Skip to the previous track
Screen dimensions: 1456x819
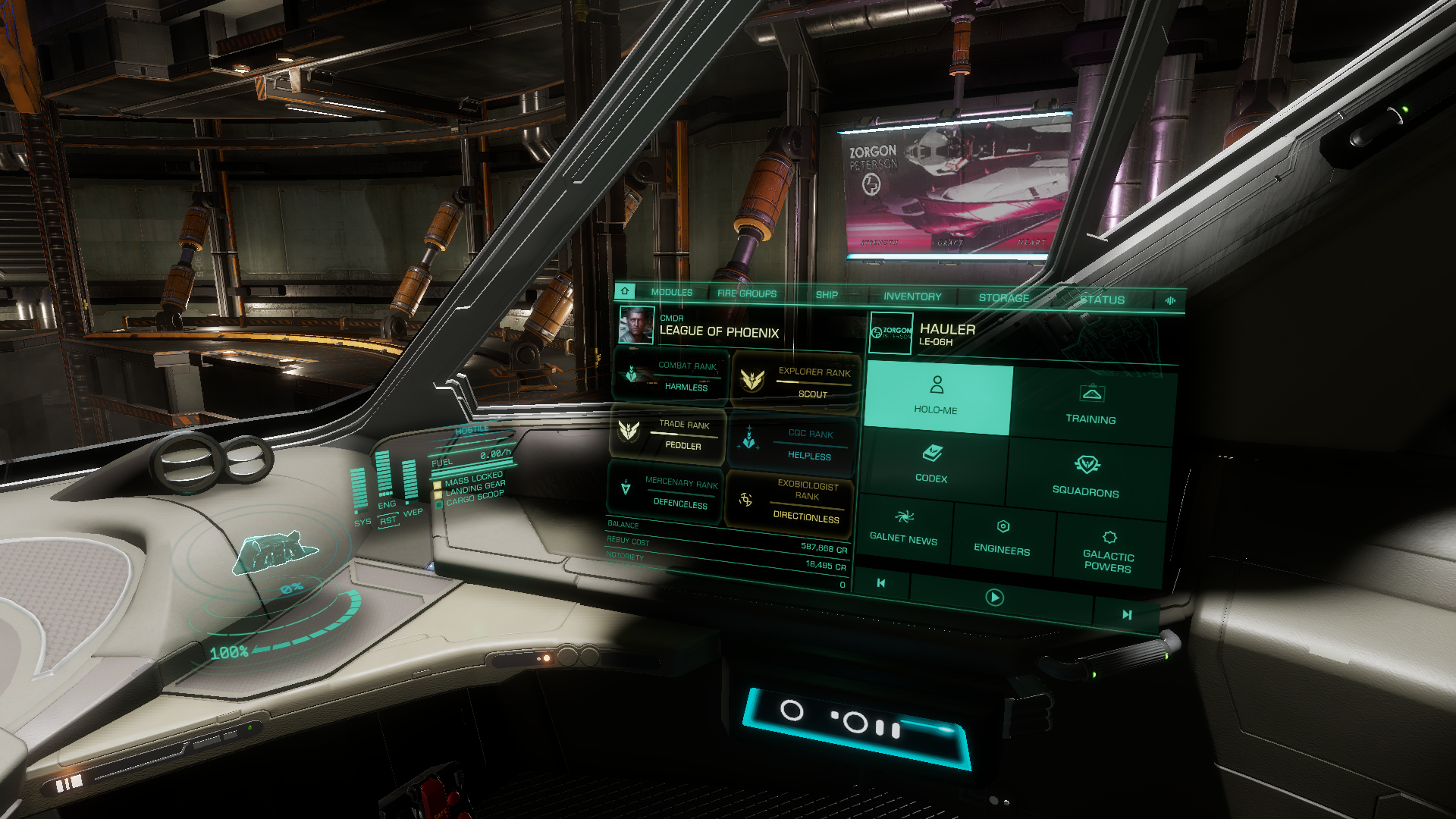[x=880, y=583]
